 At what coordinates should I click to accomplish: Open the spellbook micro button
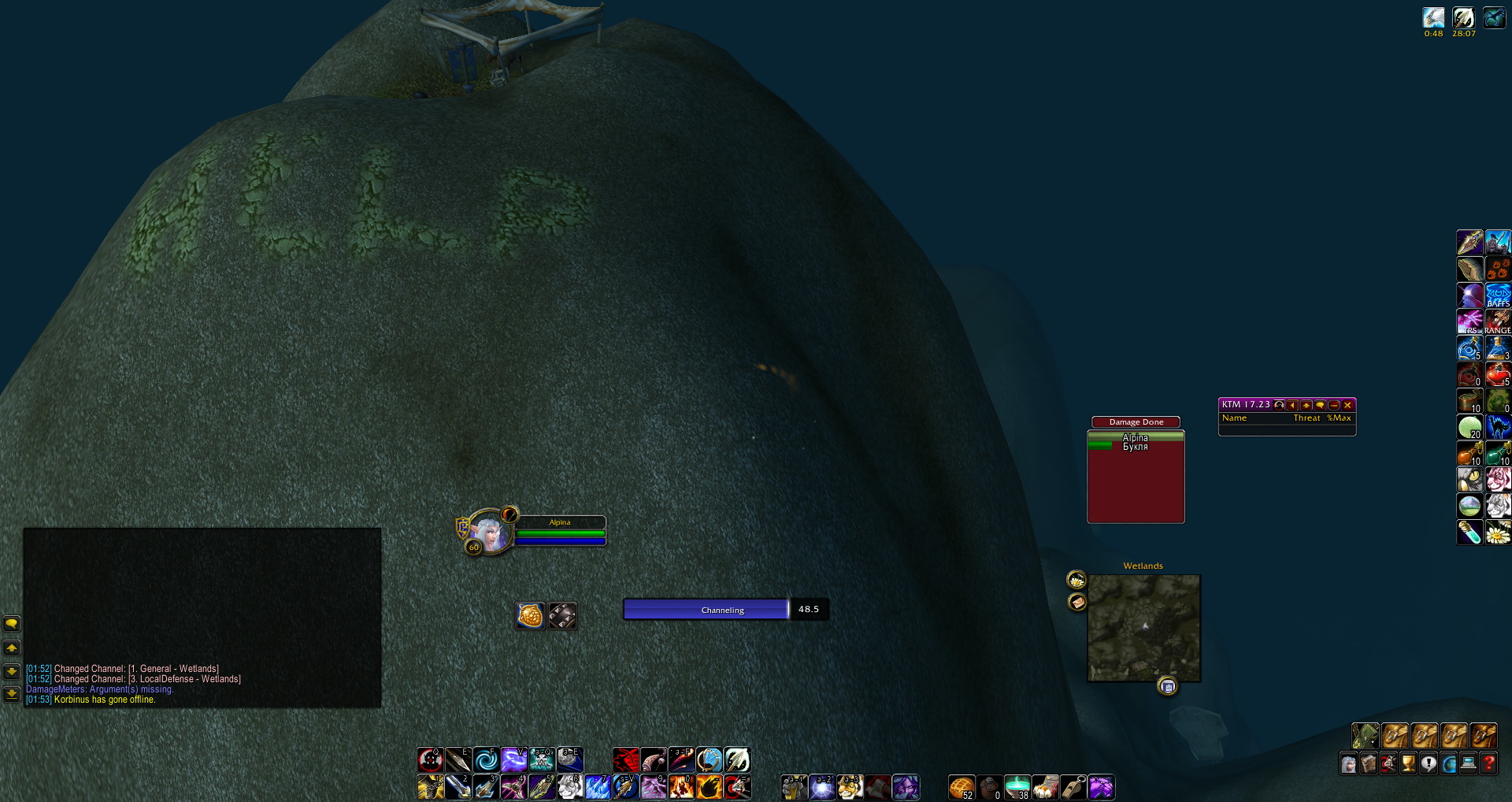click(1369, 763)
